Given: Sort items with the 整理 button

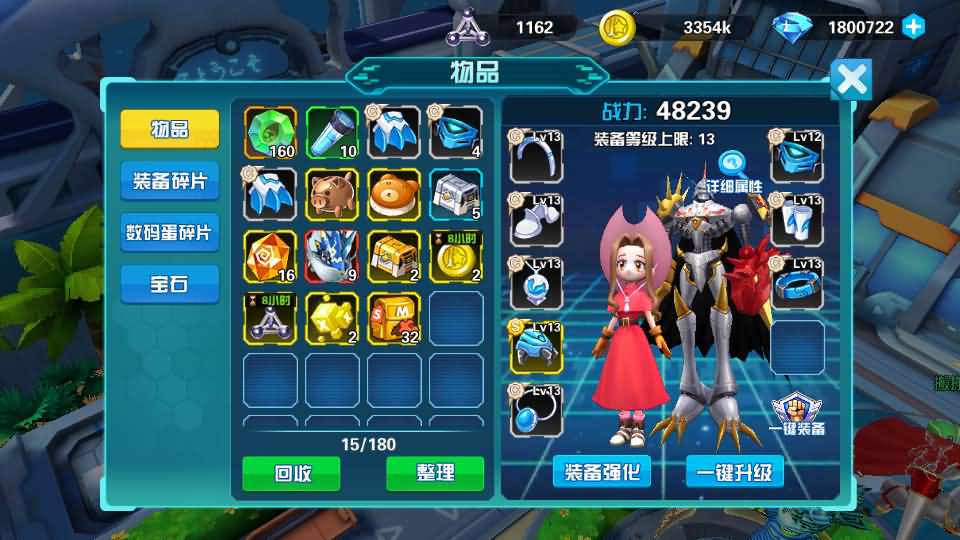Looking at the screenshot, I should [435, 473].
